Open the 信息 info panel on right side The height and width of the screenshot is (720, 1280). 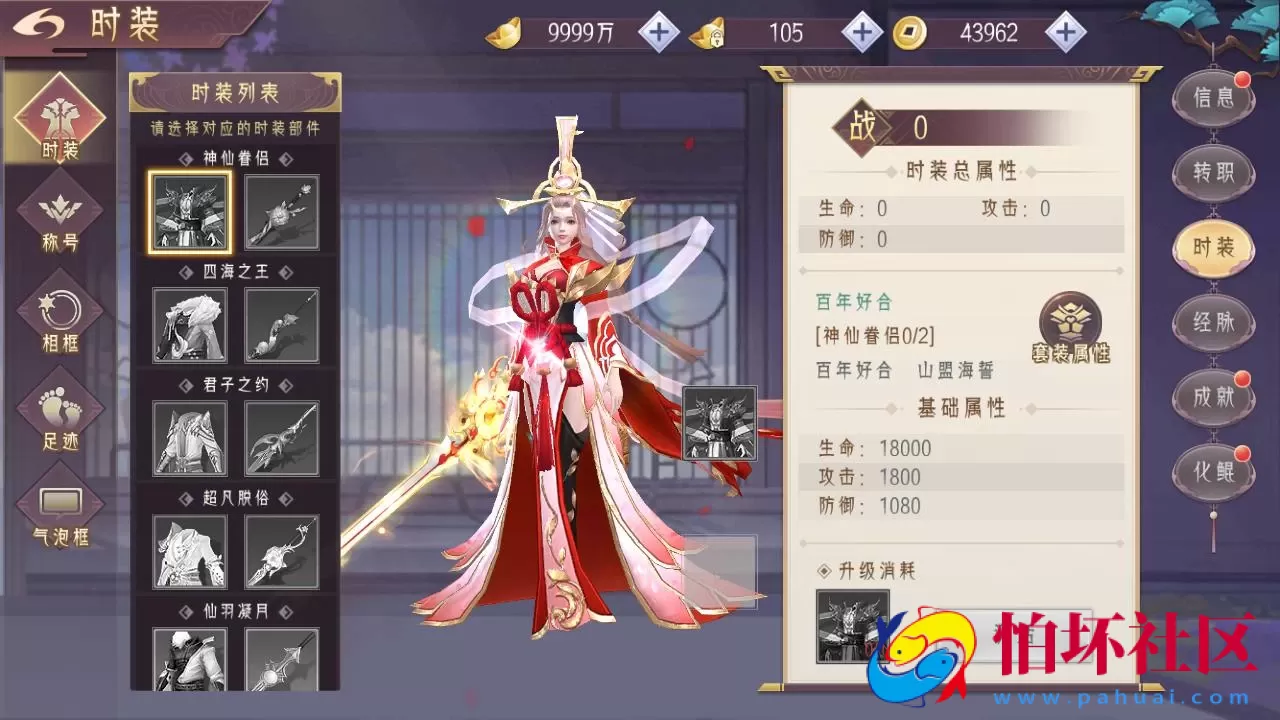[1212, 99]
